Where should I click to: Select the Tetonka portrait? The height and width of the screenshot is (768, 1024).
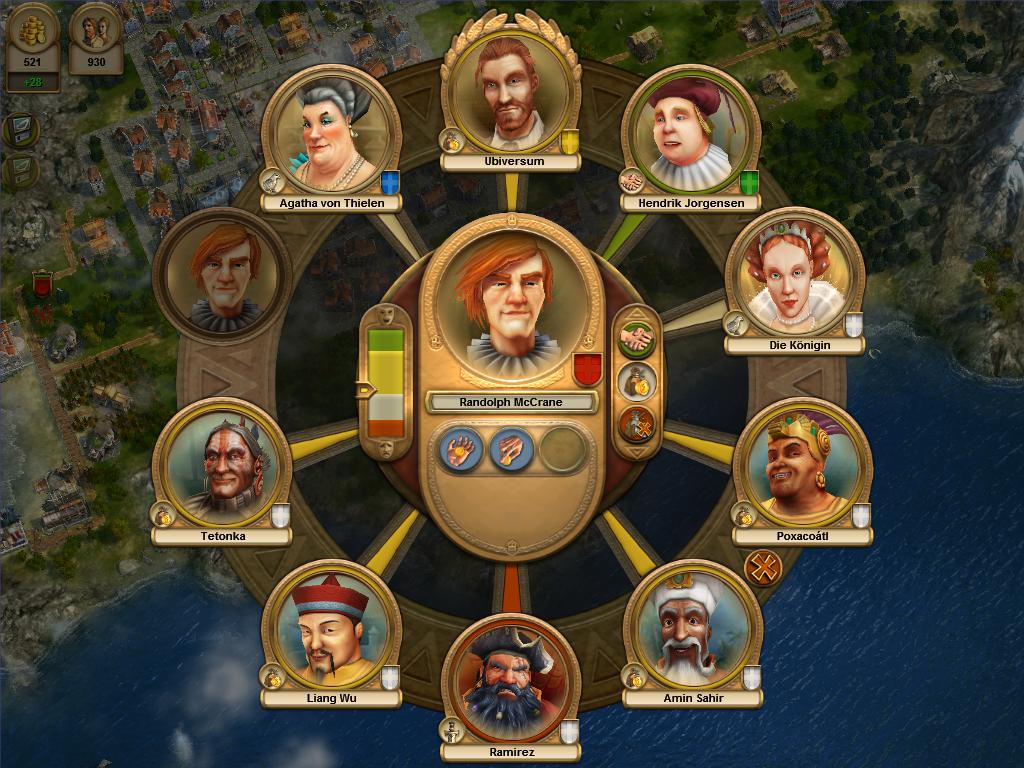222,465
